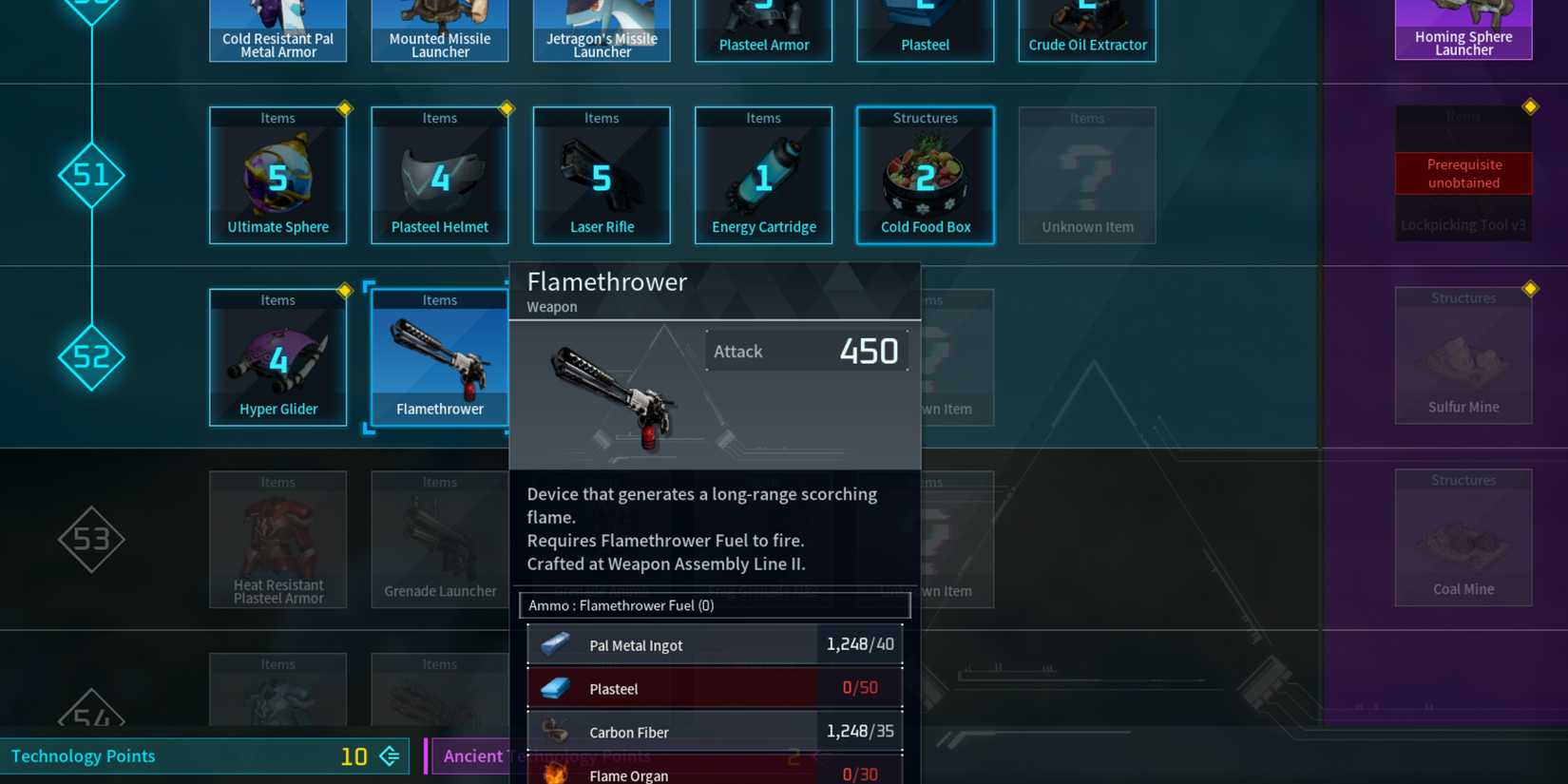Click the double-arrow beside Technology Points
1568x784 pixels.
click(x=388, y=755)
